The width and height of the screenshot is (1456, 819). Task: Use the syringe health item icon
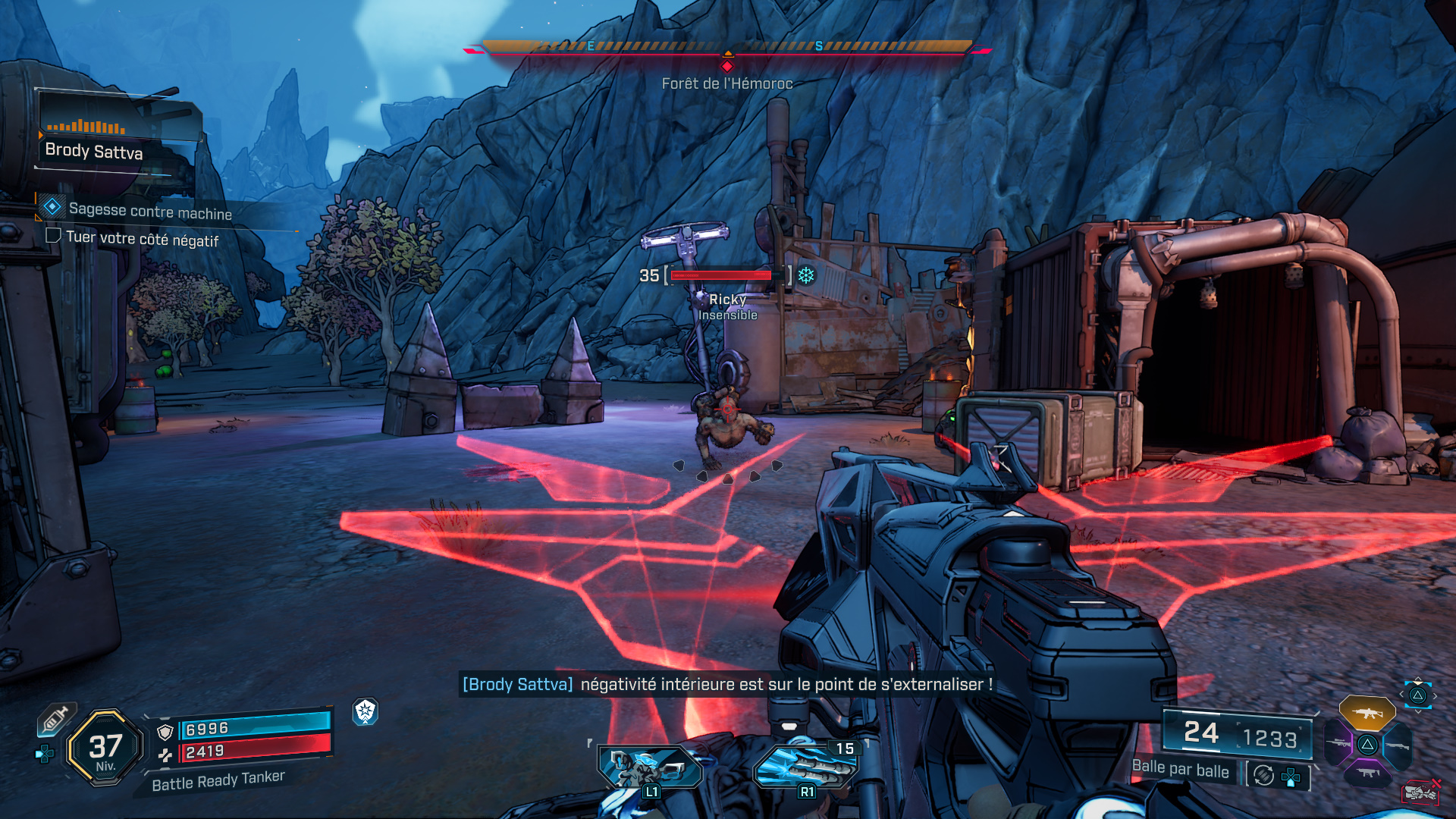click(x=56, y=719)
